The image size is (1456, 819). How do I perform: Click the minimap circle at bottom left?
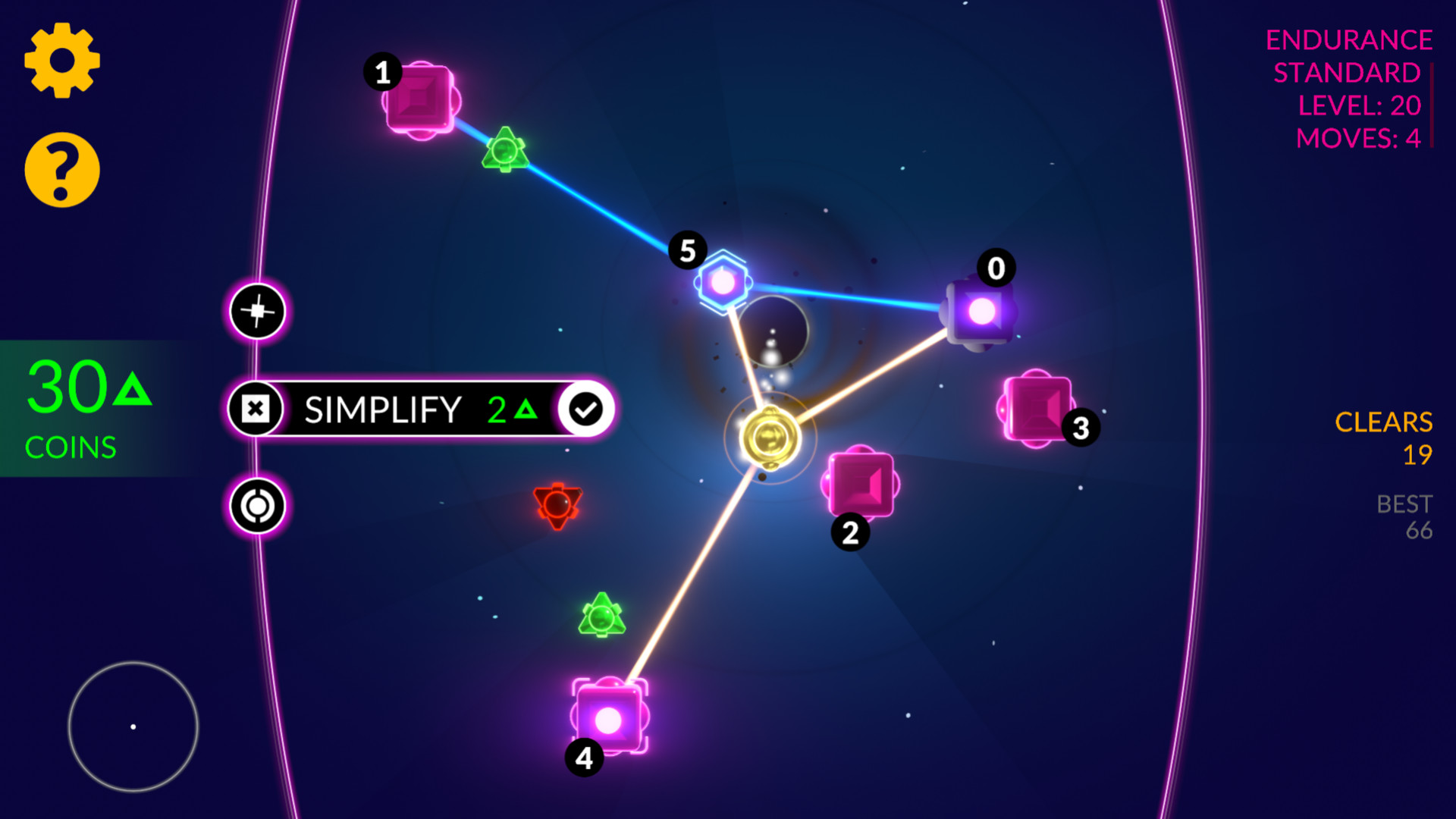tap(133, 726)
